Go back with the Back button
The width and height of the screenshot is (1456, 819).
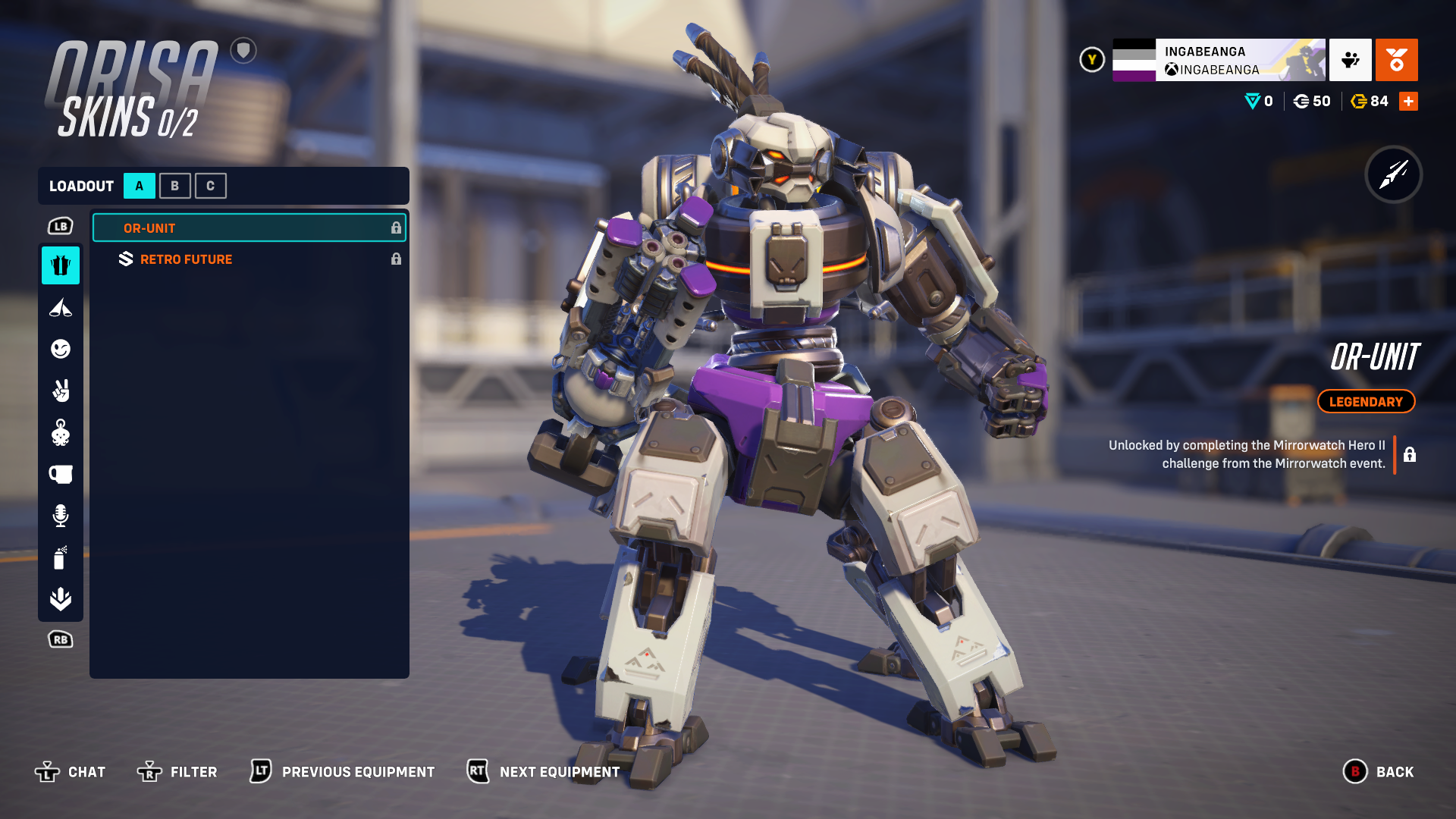(x=1379, y=772)
